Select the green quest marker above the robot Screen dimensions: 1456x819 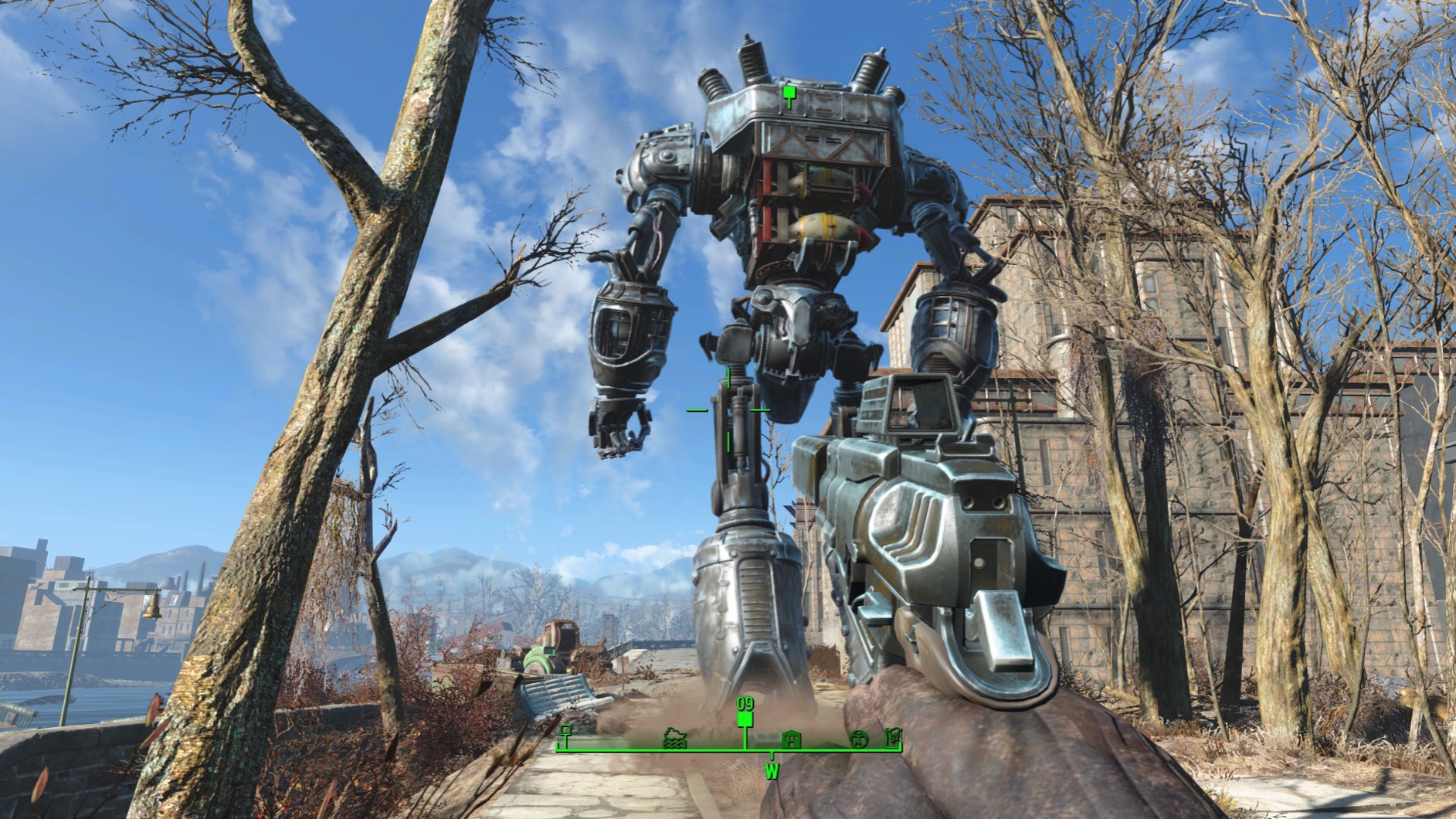(x=788, y=93)
